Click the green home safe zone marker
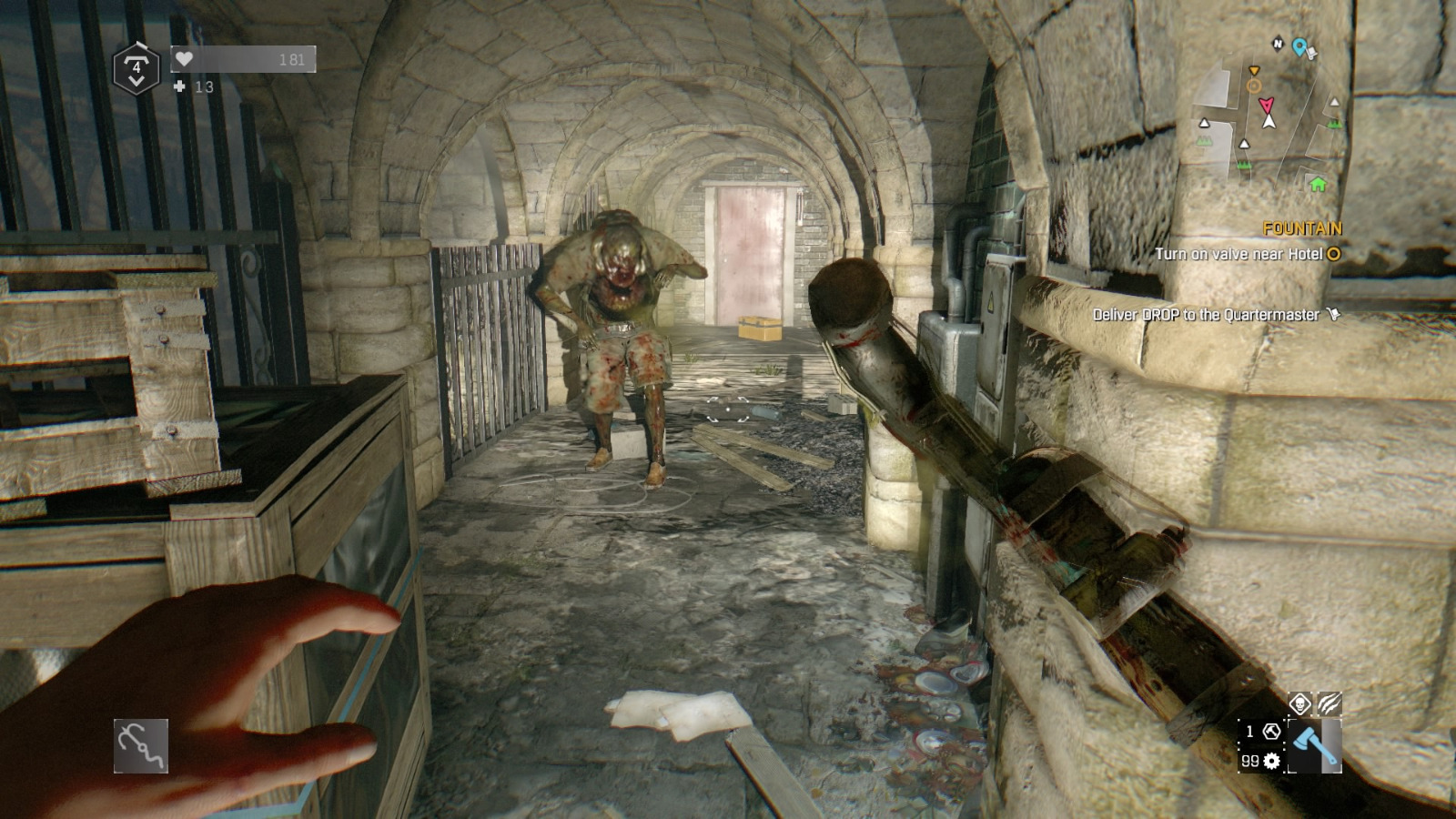Image resolution: width=1456 pixels, height=819 pixels. click(1318, 186)
